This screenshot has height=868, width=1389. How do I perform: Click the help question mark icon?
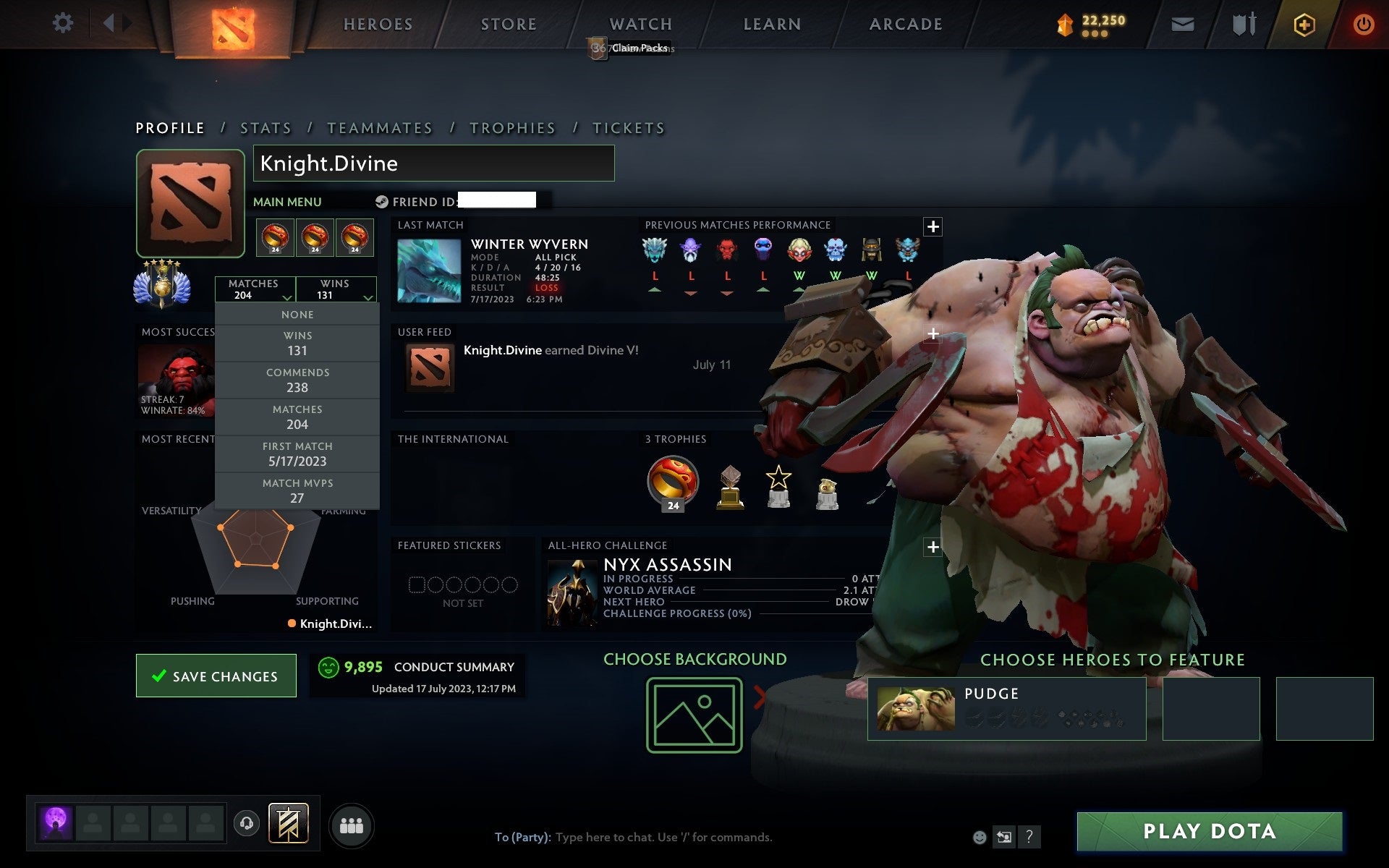point(1029,837)
